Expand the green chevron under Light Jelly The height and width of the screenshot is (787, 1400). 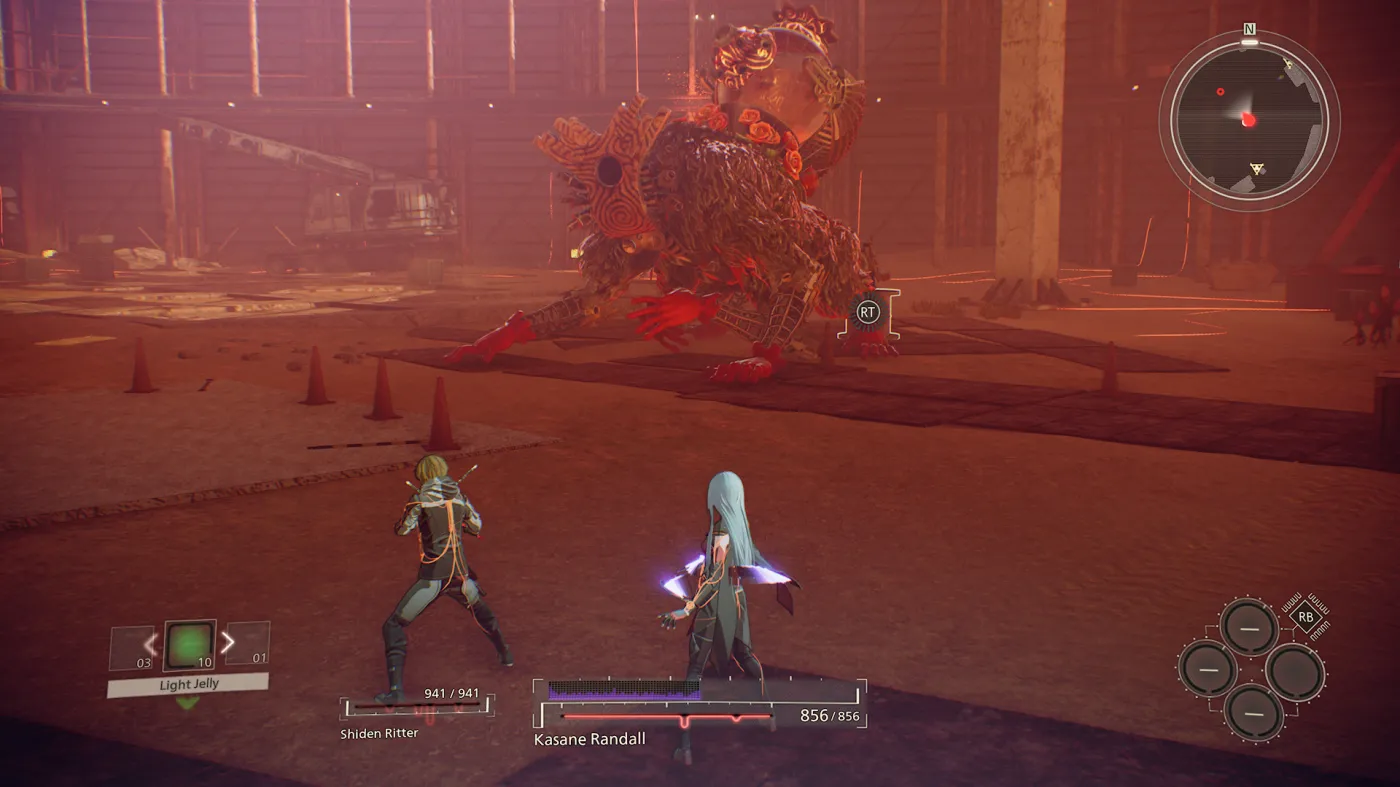pos(187,701)
